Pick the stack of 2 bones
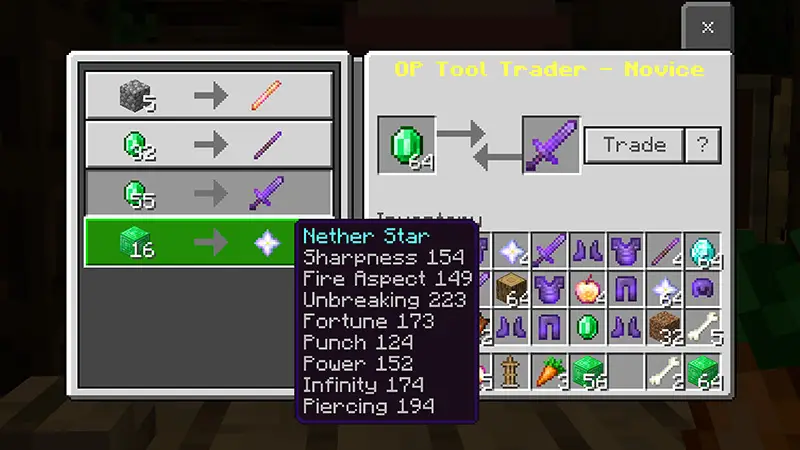 click(x=664, y=371)
